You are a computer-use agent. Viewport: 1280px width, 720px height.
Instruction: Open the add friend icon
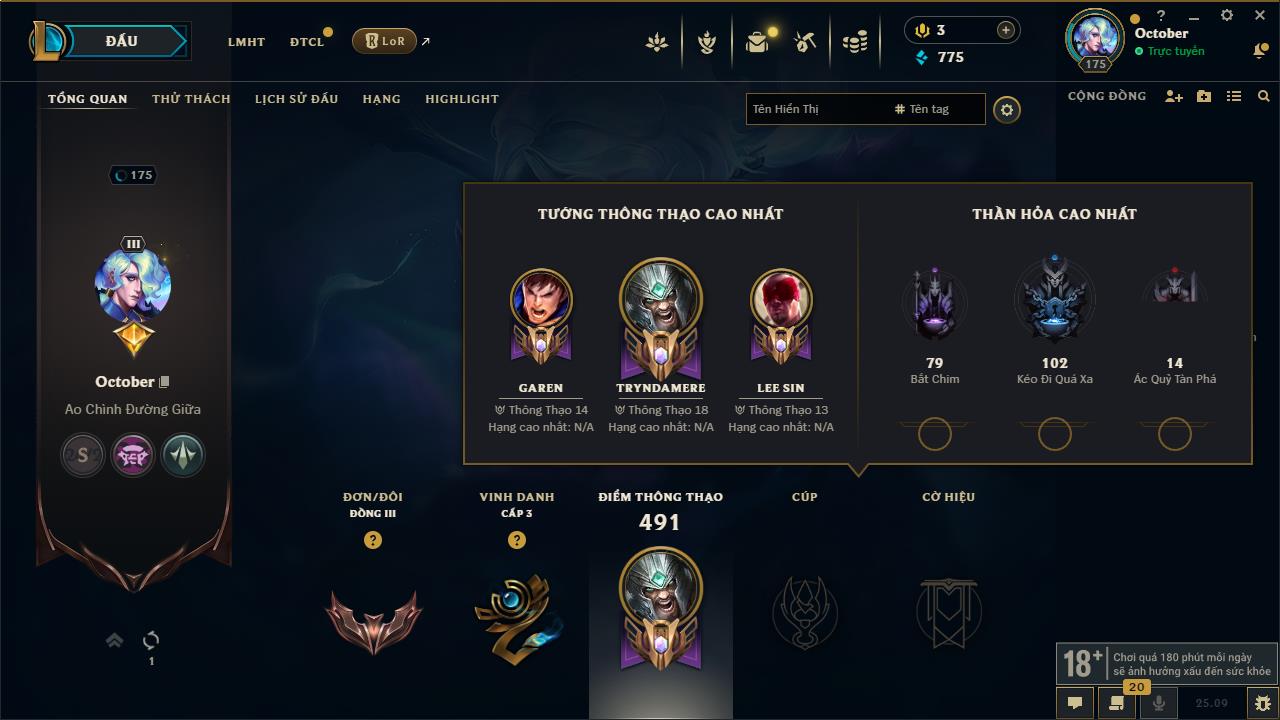tap(1174, 96)
